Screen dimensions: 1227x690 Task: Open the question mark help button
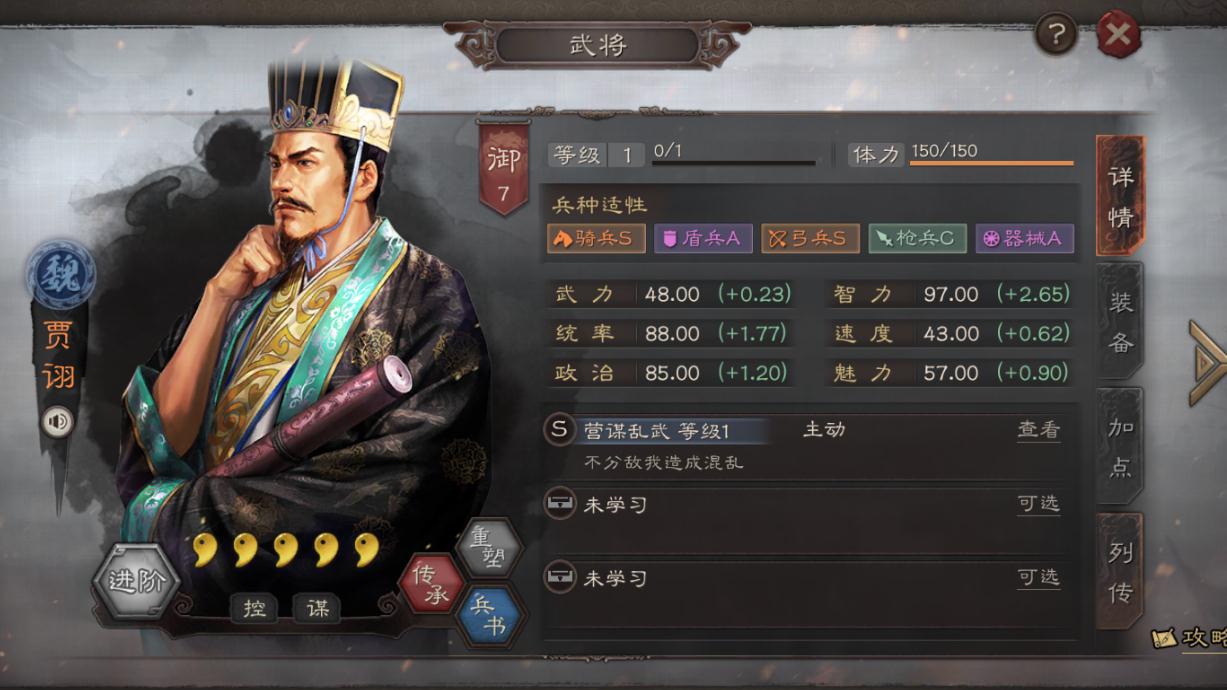pos(1055,35)
